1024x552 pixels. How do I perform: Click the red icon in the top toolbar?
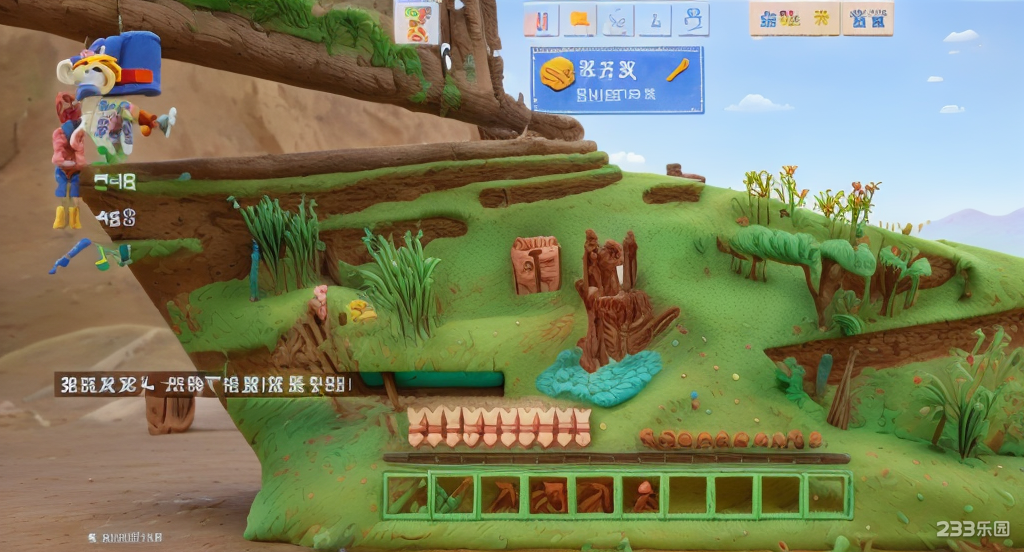541,21
